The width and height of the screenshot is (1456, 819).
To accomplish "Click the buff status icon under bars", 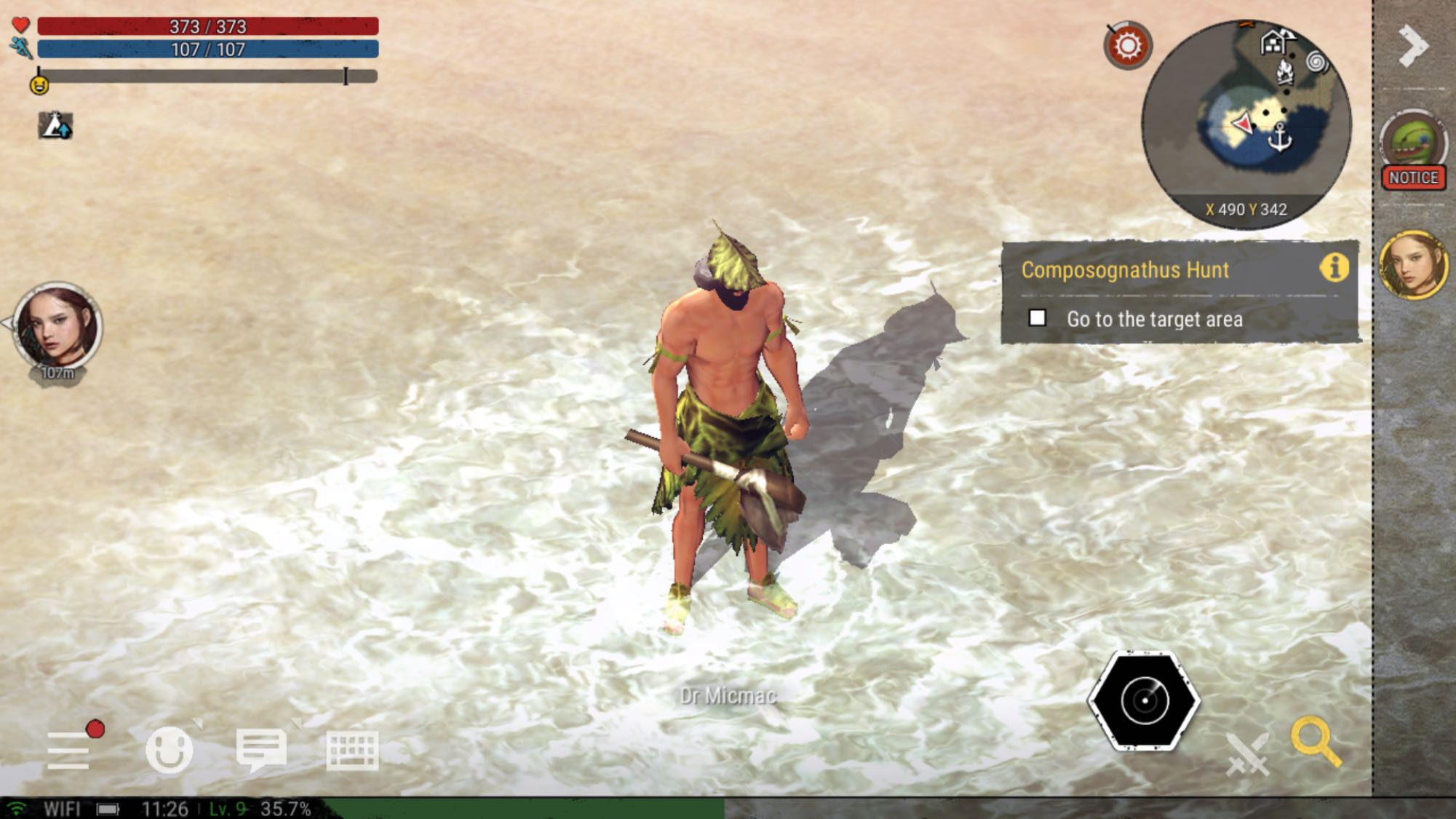I will tap(55, 126).
